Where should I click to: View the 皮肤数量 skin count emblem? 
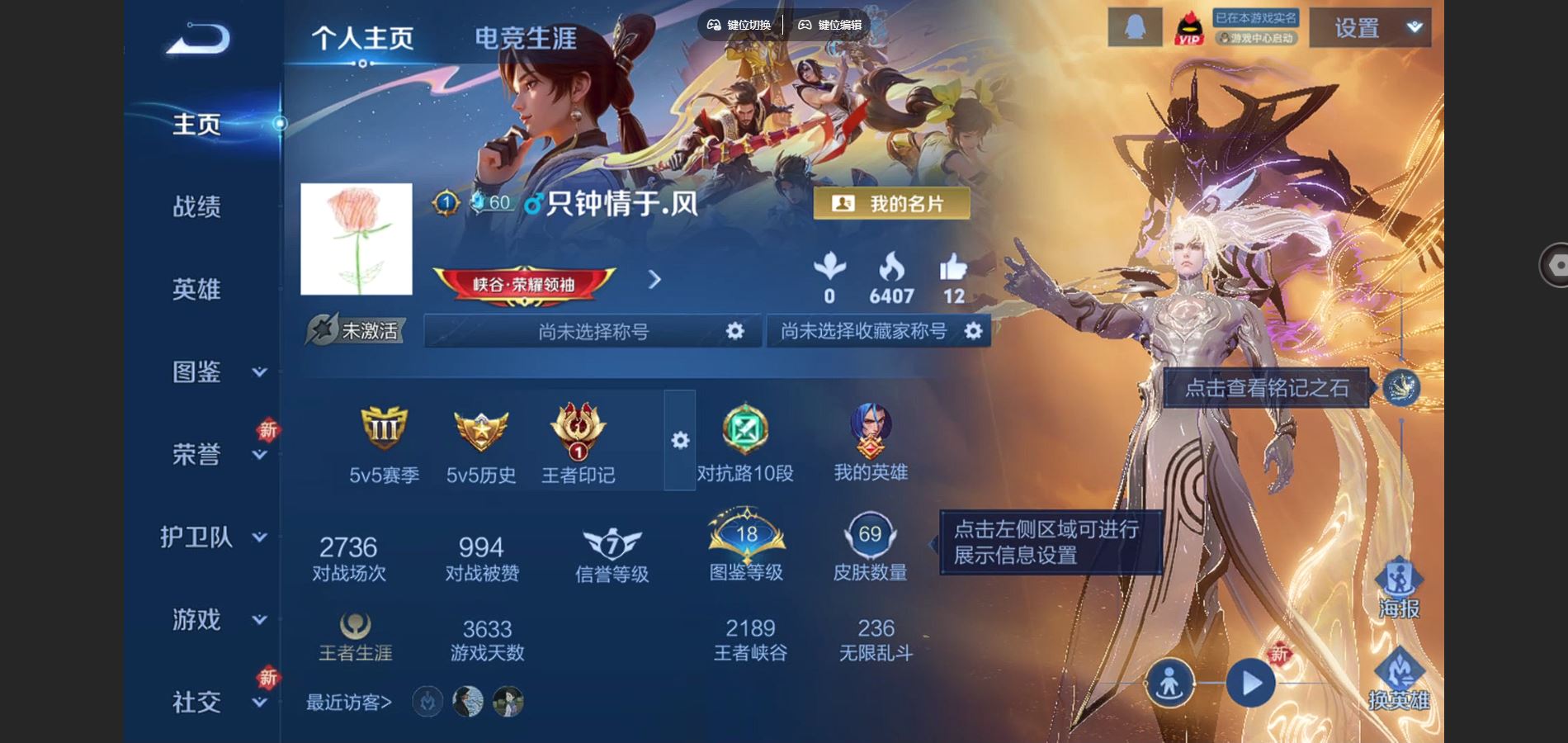(x=871, y=537)
